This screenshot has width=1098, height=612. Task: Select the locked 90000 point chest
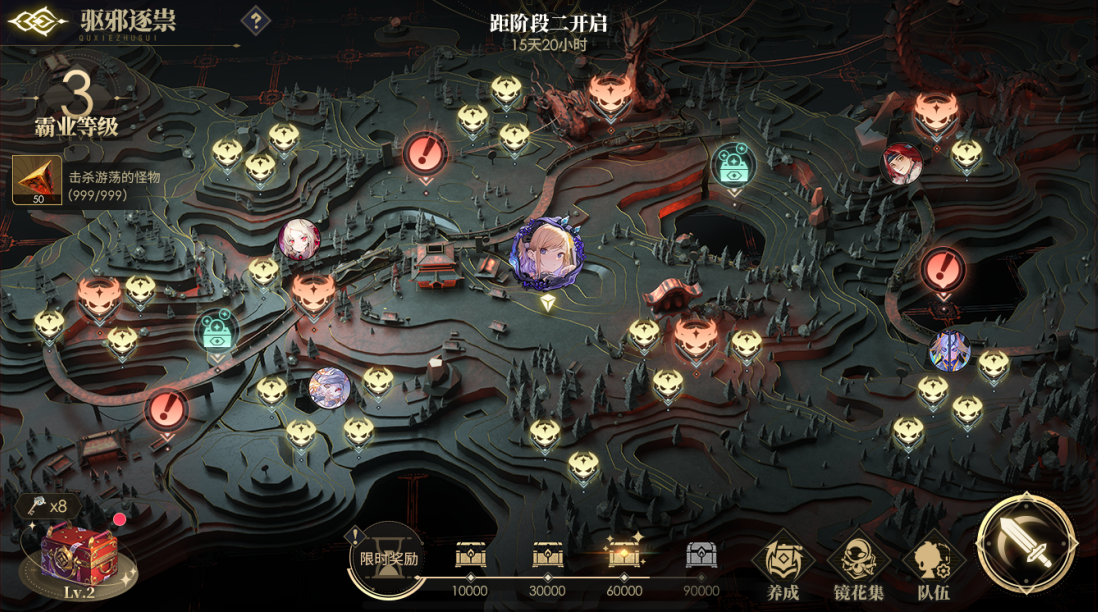701,556
